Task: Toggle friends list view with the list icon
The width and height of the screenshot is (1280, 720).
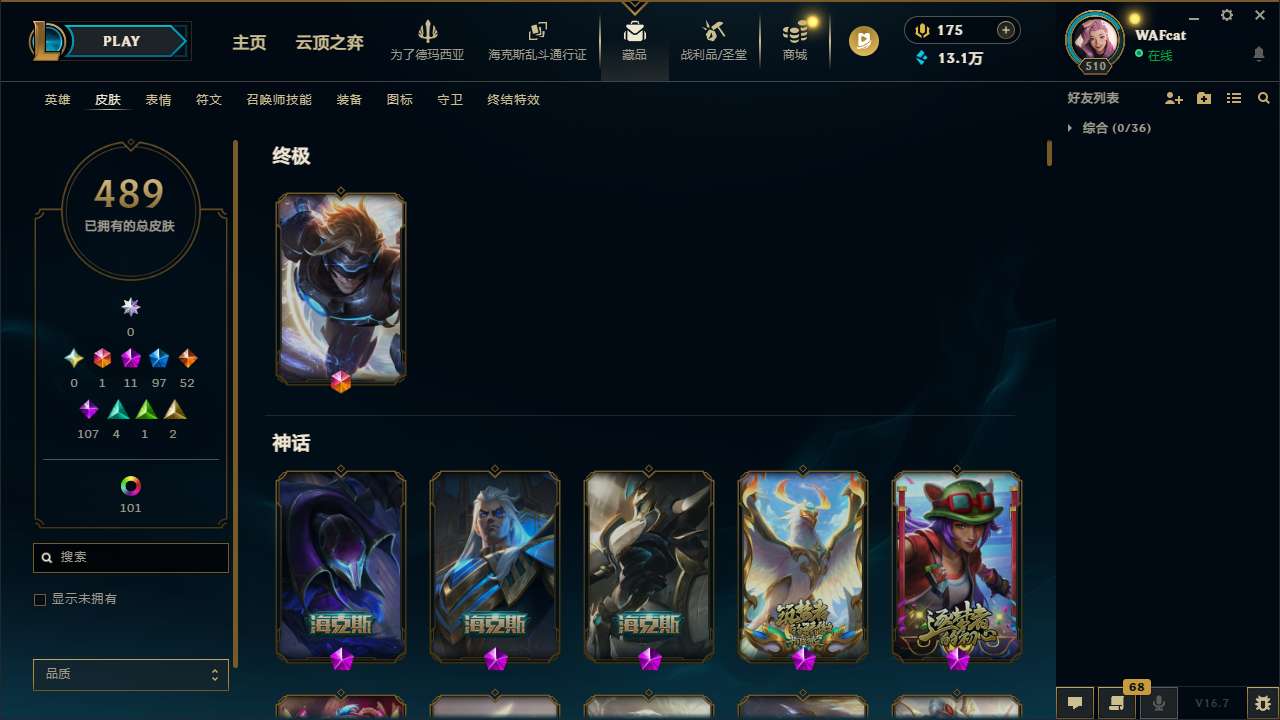Action: pos(1234,98)
